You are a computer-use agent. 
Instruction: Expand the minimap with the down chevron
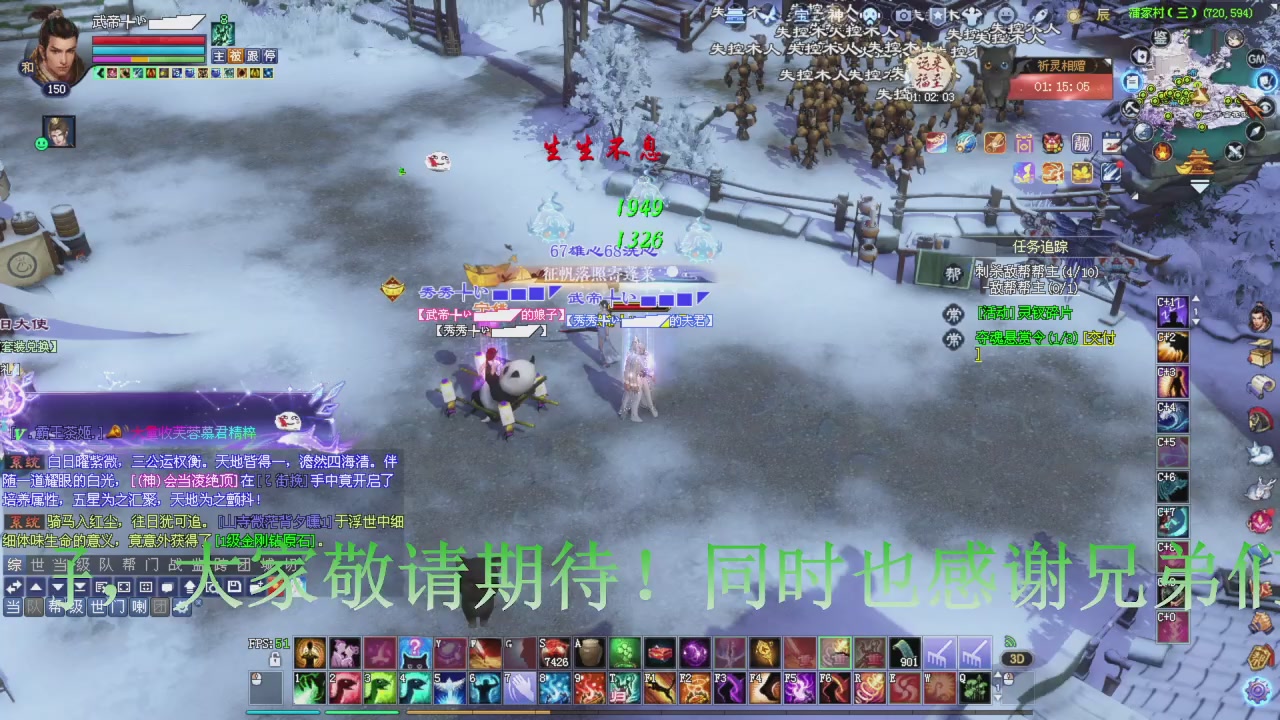point(1200,187)
